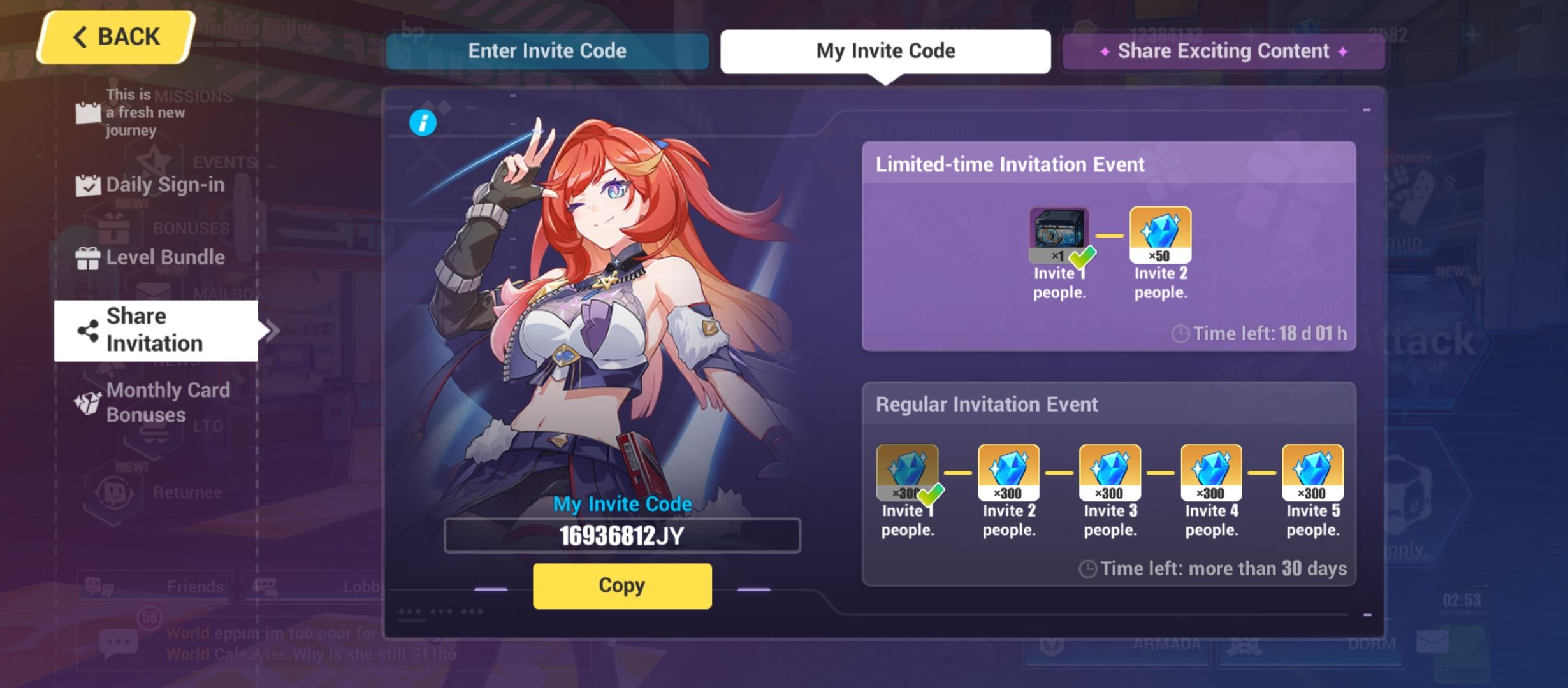Image resolution: width=1568 pixels, height=688 pixels.
Task: Open the info icon on the character artwork
Action: point(423,124)
